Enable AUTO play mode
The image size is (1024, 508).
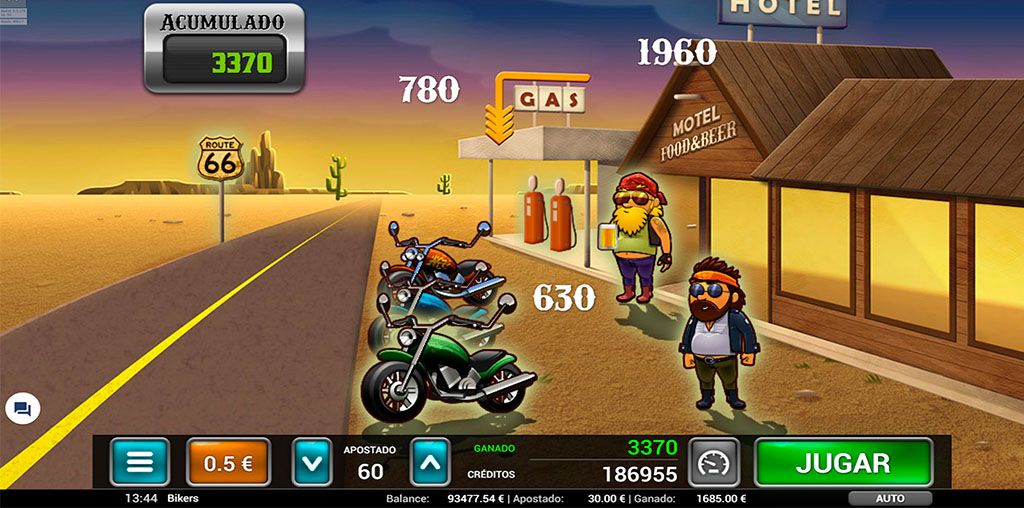[x=889, y=498]
